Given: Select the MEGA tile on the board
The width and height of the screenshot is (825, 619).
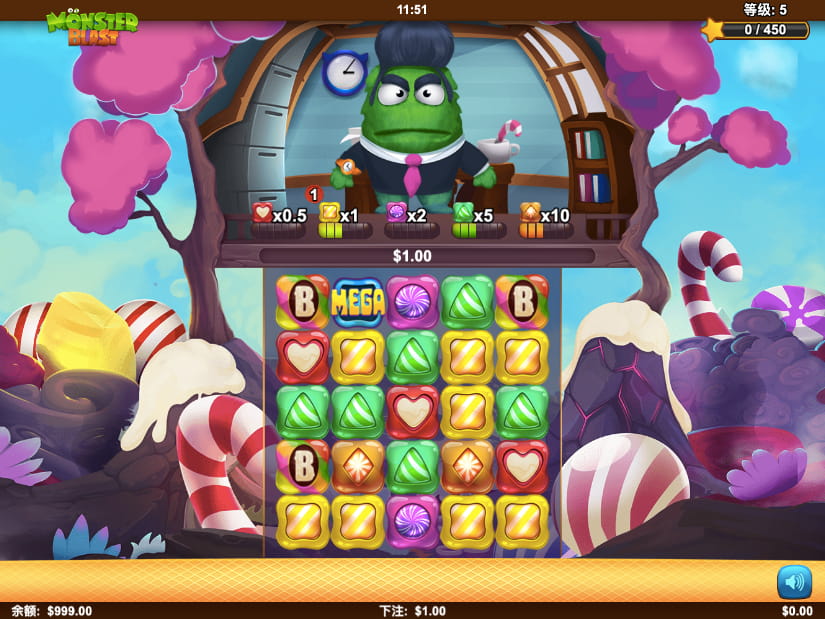Looking at the screenshot, I should click(x=358, y=302).
